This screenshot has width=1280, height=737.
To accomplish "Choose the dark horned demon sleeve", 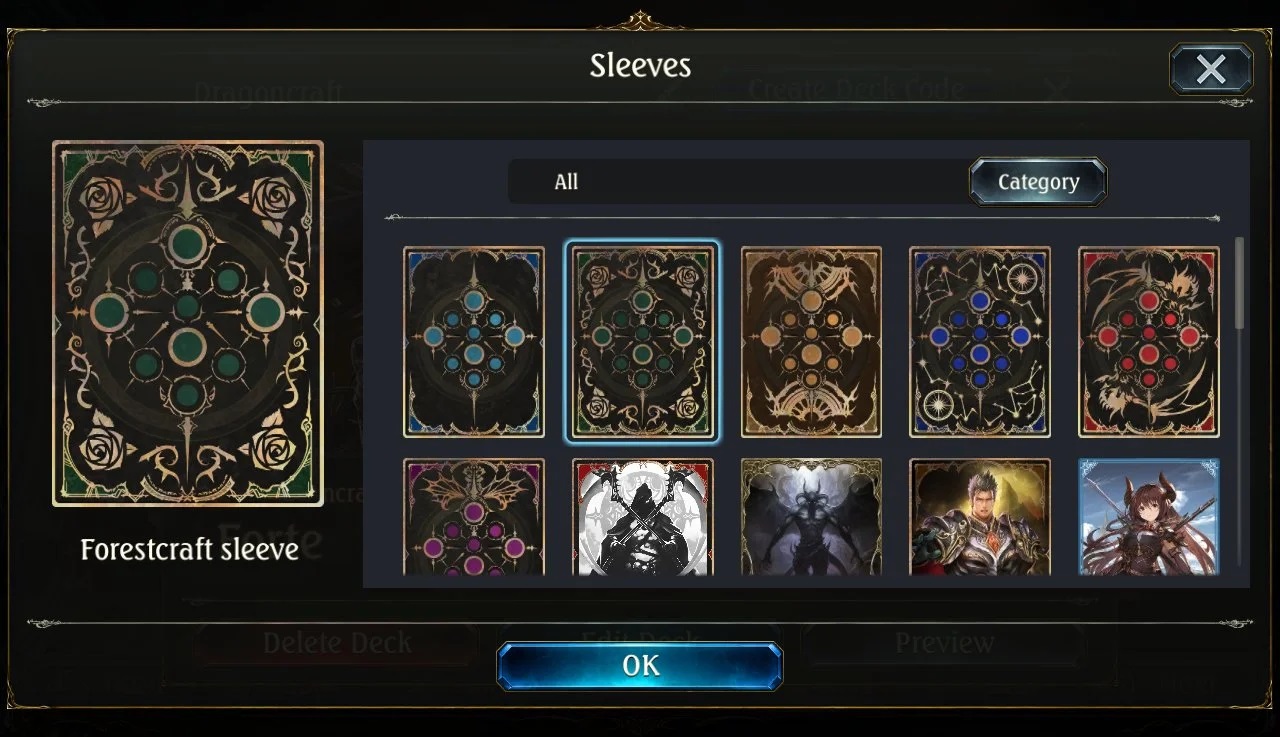I will (811, 517).
